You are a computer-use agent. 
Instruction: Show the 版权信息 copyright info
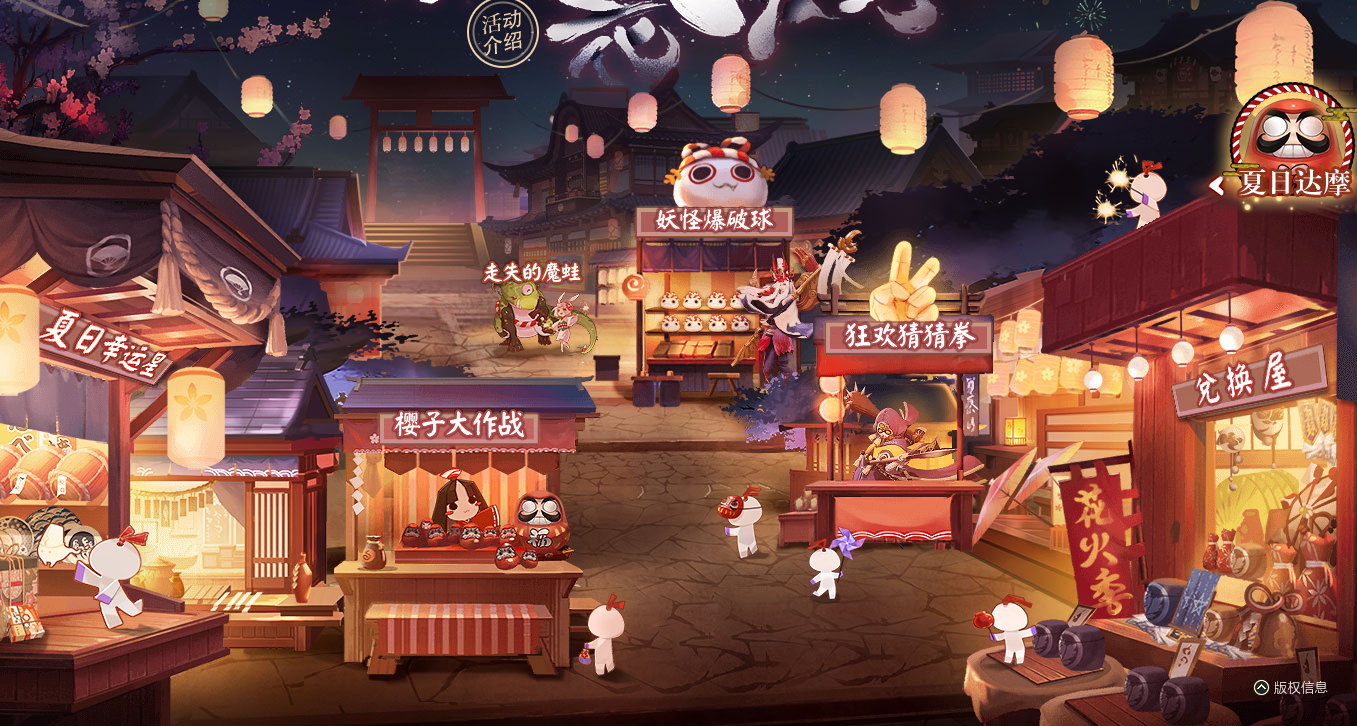1291,687
